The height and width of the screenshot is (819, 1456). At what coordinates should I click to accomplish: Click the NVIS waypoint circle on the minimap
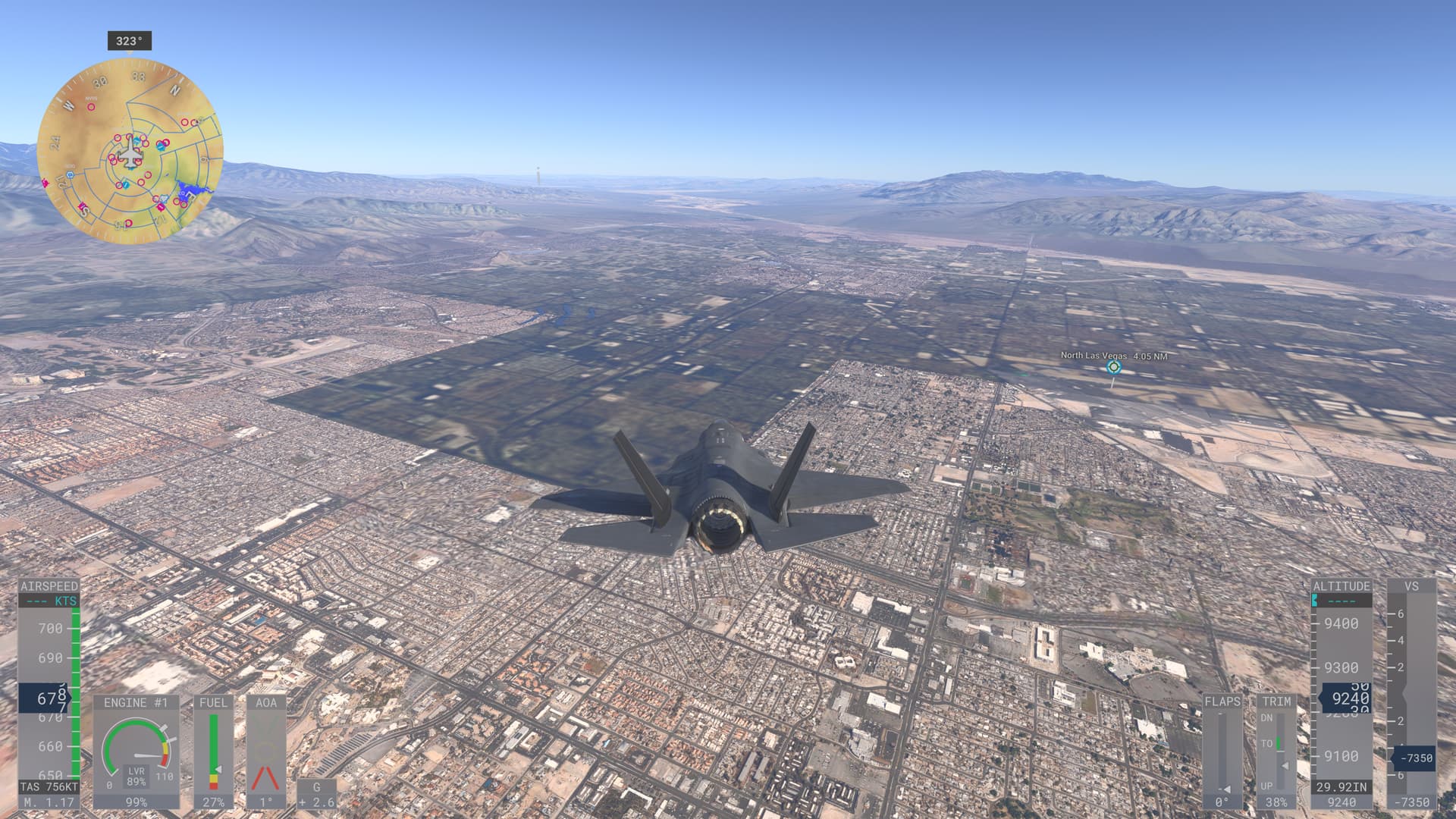click(x=91, y=107)
